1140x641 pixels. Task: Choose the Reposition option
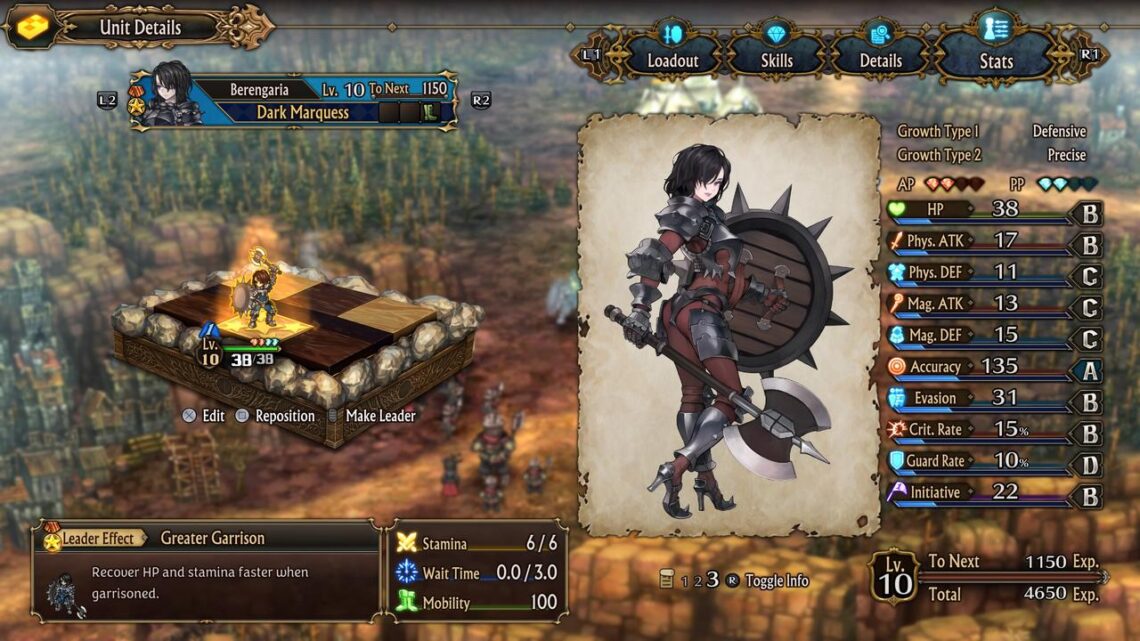[x=275, y=416]
